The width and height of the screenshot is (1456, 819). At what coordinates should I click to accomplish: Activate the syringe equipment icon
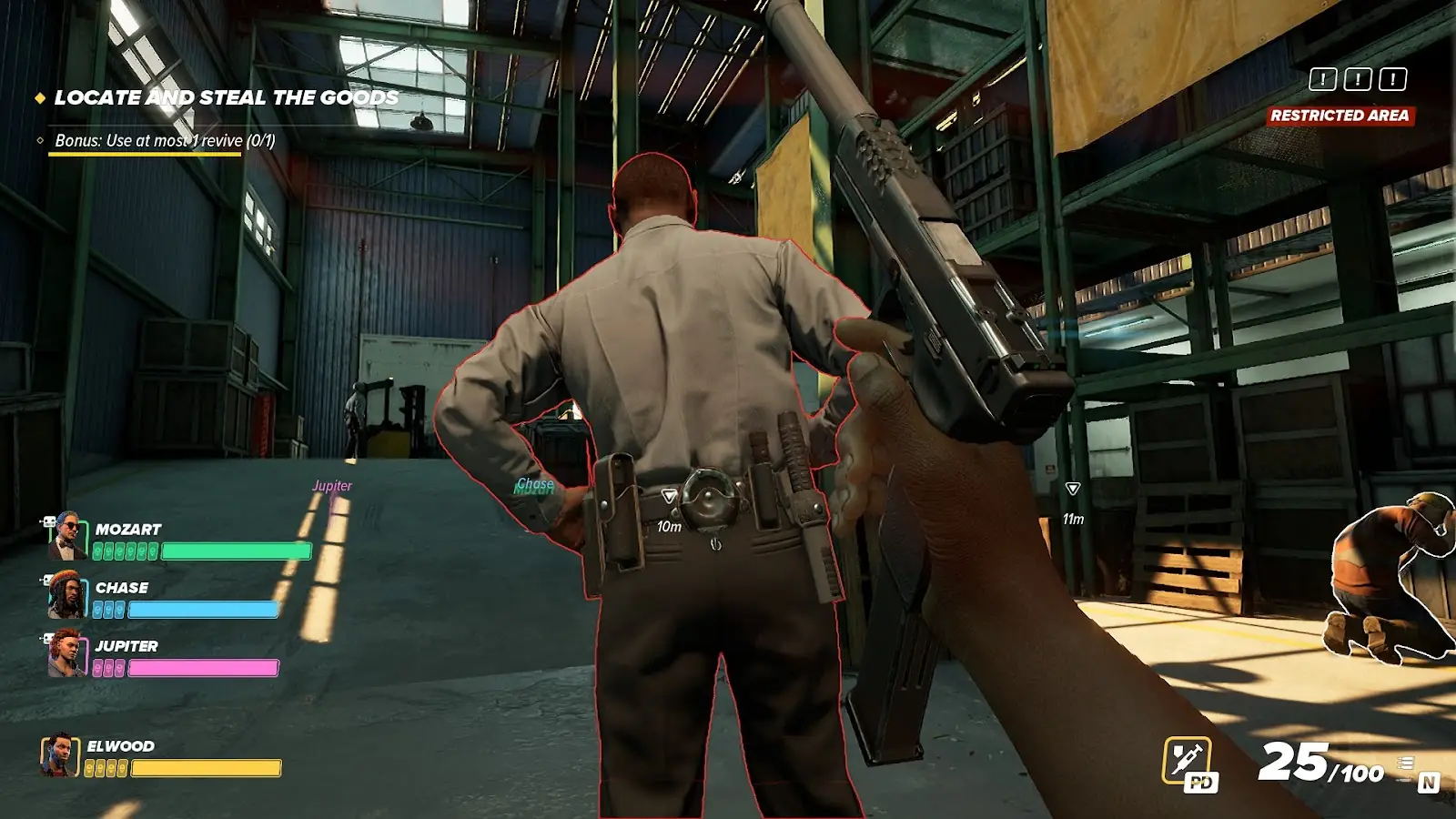point(1188,761)
